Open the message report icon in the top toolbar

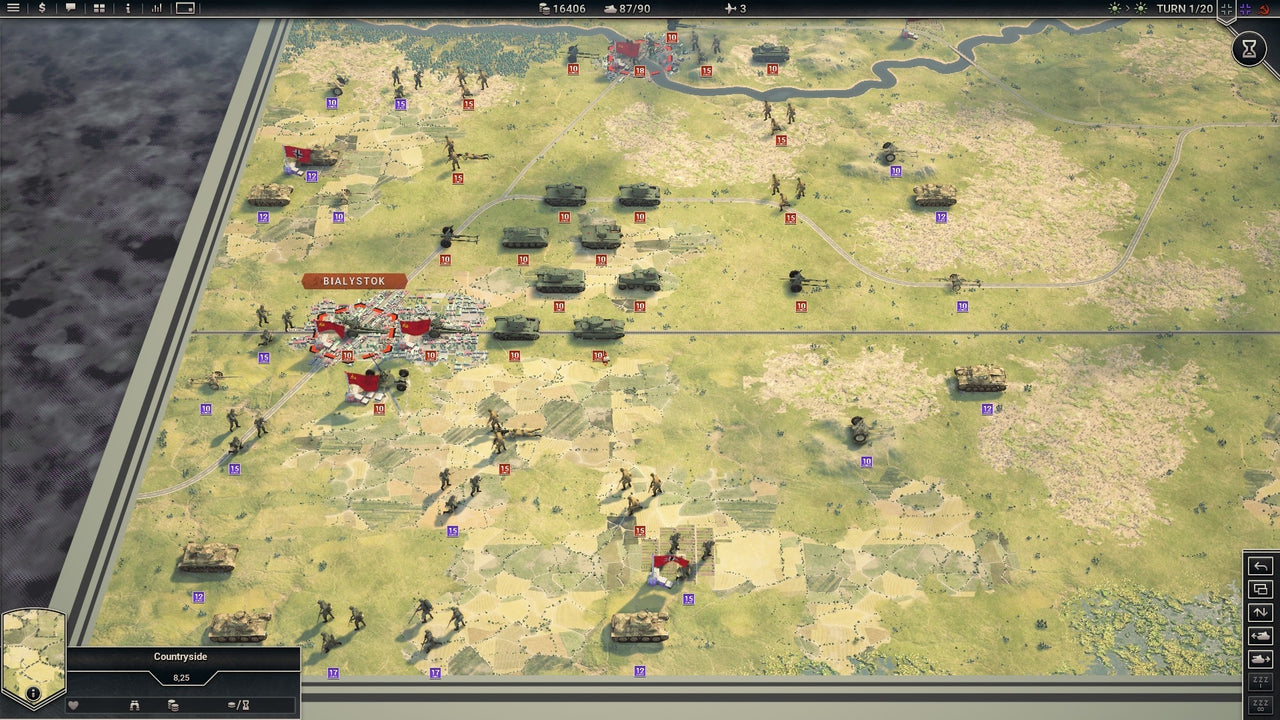point(72,8)
